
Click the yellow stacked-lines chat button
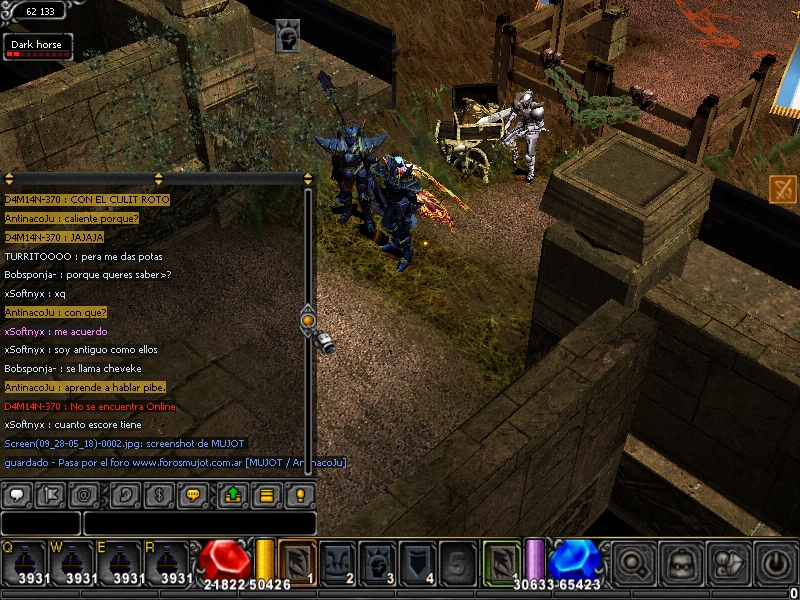point(266,495)
